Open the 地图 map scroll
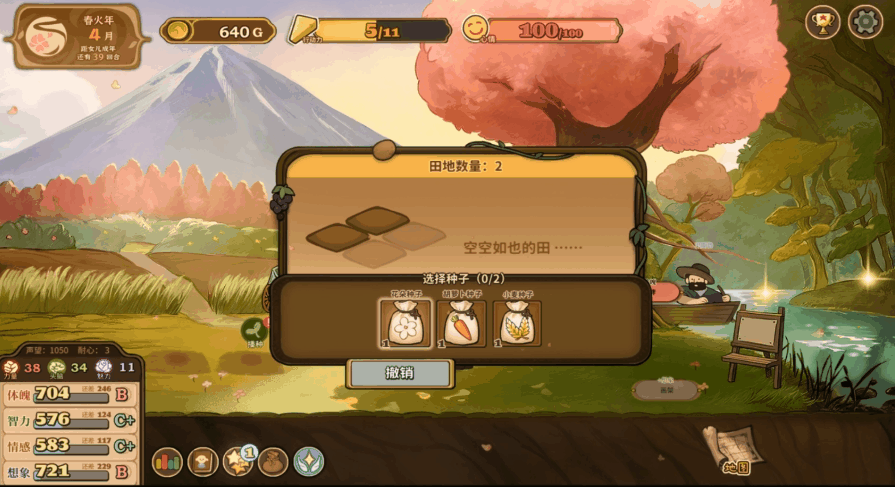 coord(735,450)
